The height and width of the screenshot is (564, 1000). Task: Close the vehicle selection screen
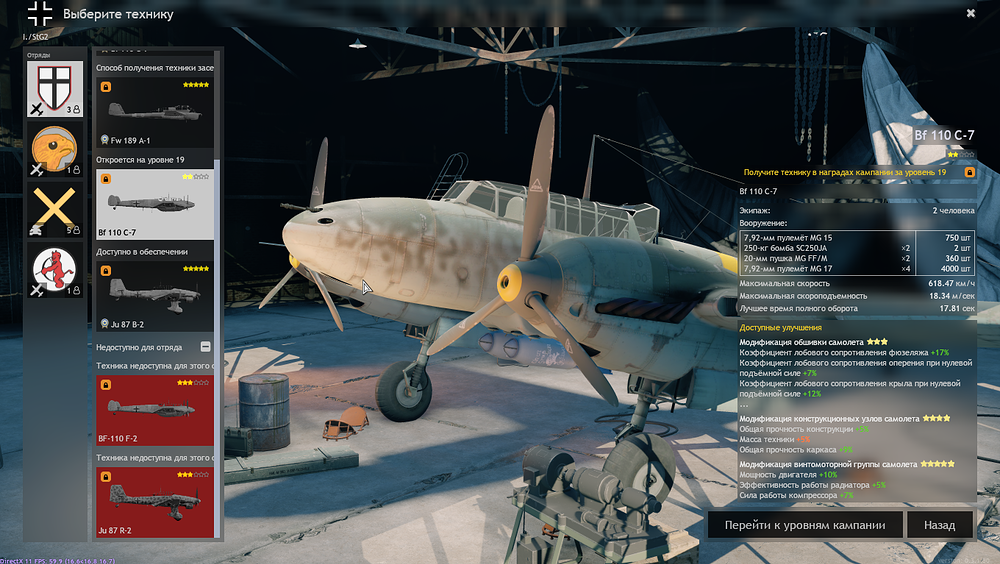[971, 13]
